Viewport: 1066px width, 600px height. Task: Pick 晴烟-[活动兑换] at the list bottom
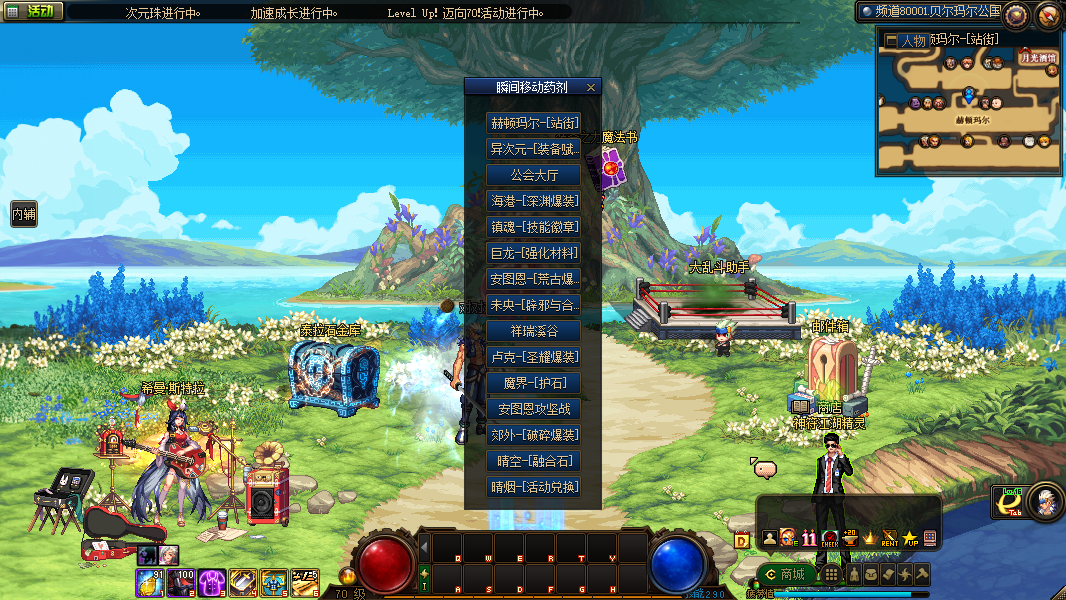click(533, 487)
